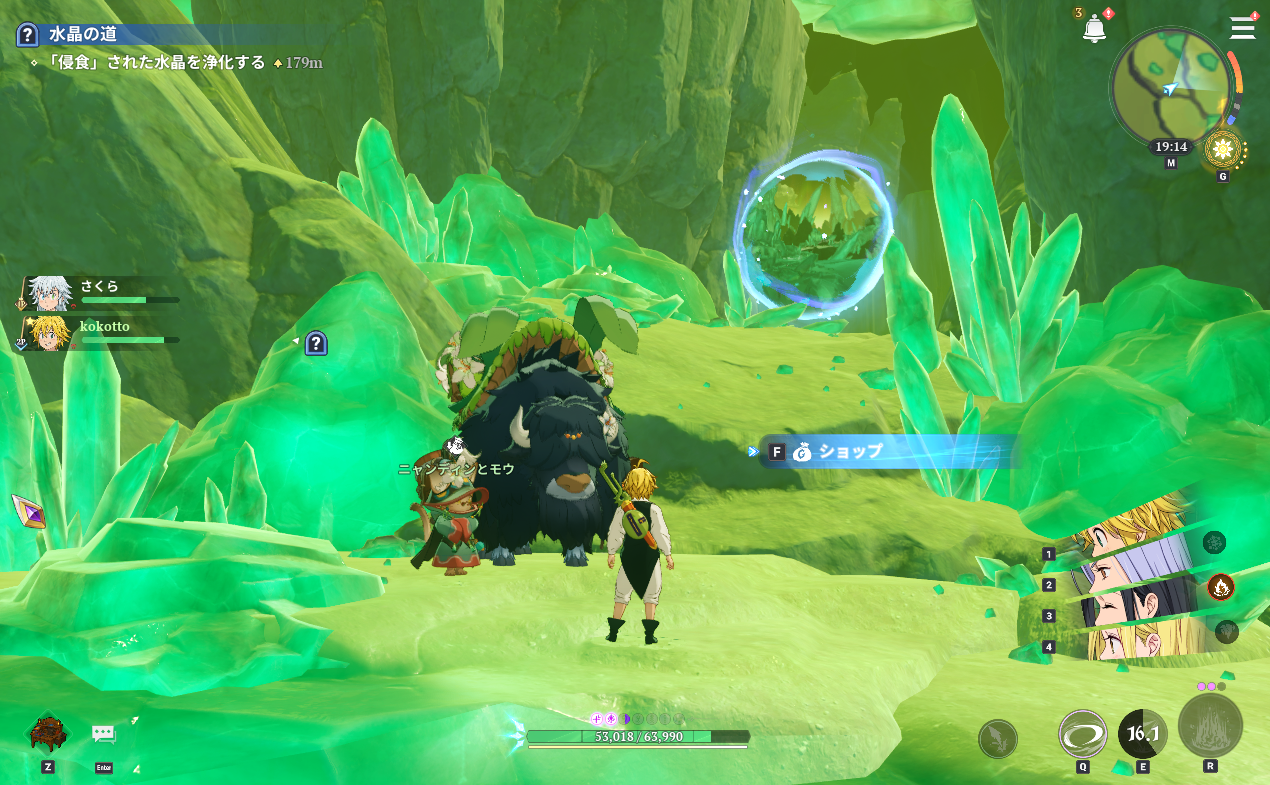
Task: Open the workbench crafting table icon
Action: (x=47, y=733)
